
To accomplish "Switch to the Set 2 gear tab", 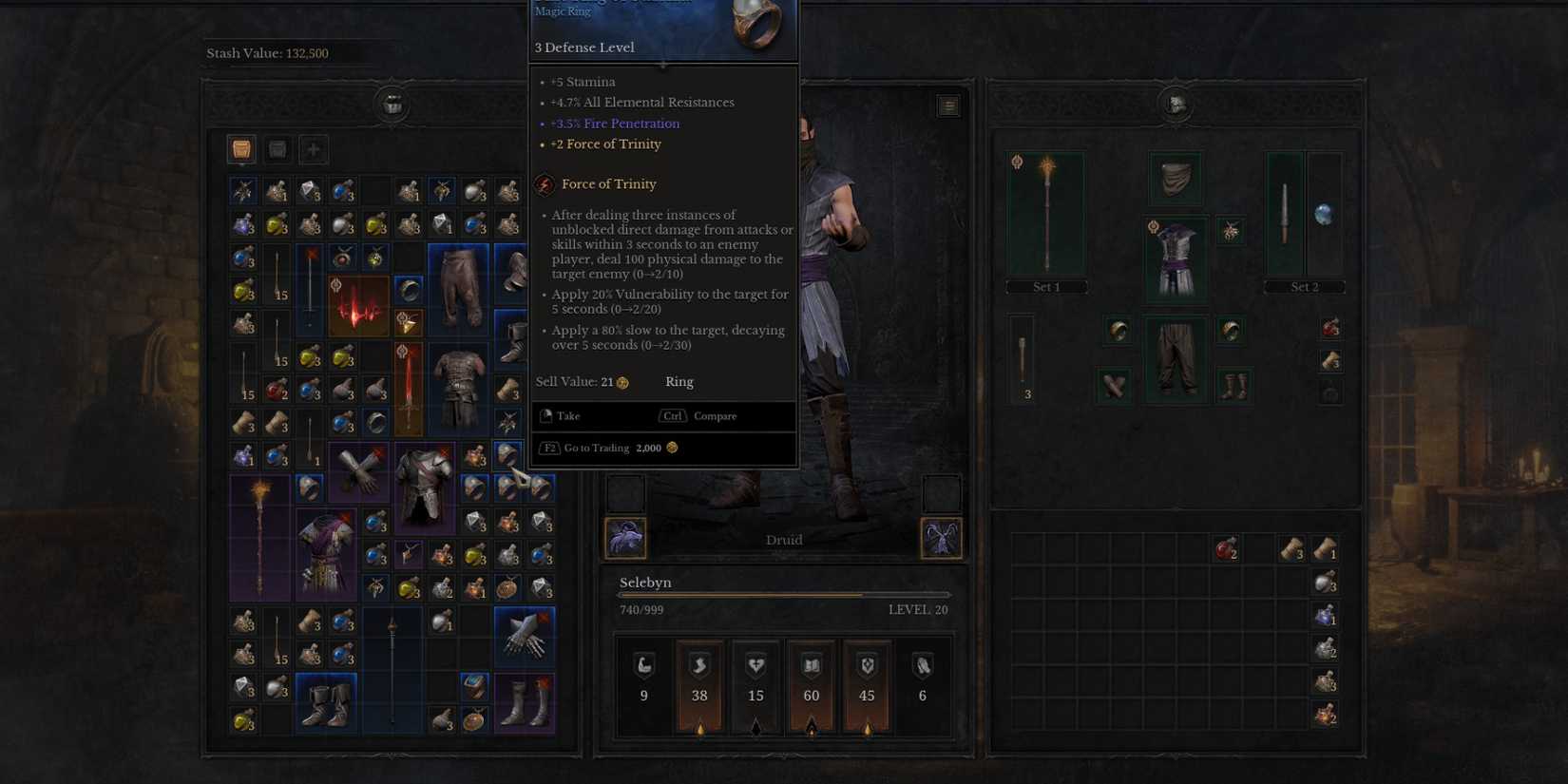I will click(x=1305, y=286).
